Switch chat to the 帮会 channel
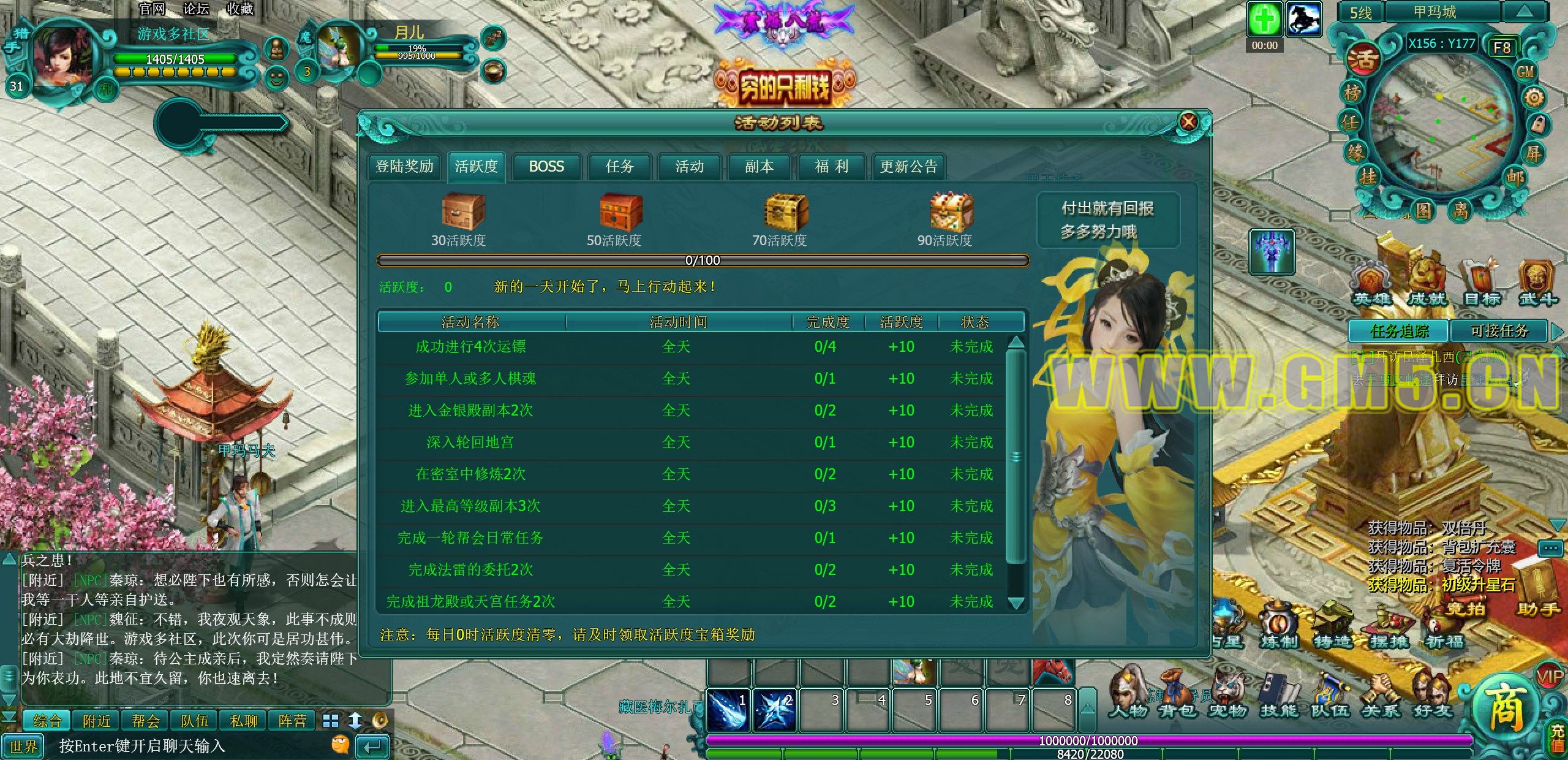The height and width of the screenshot is (760, 1568). point(146,721)
